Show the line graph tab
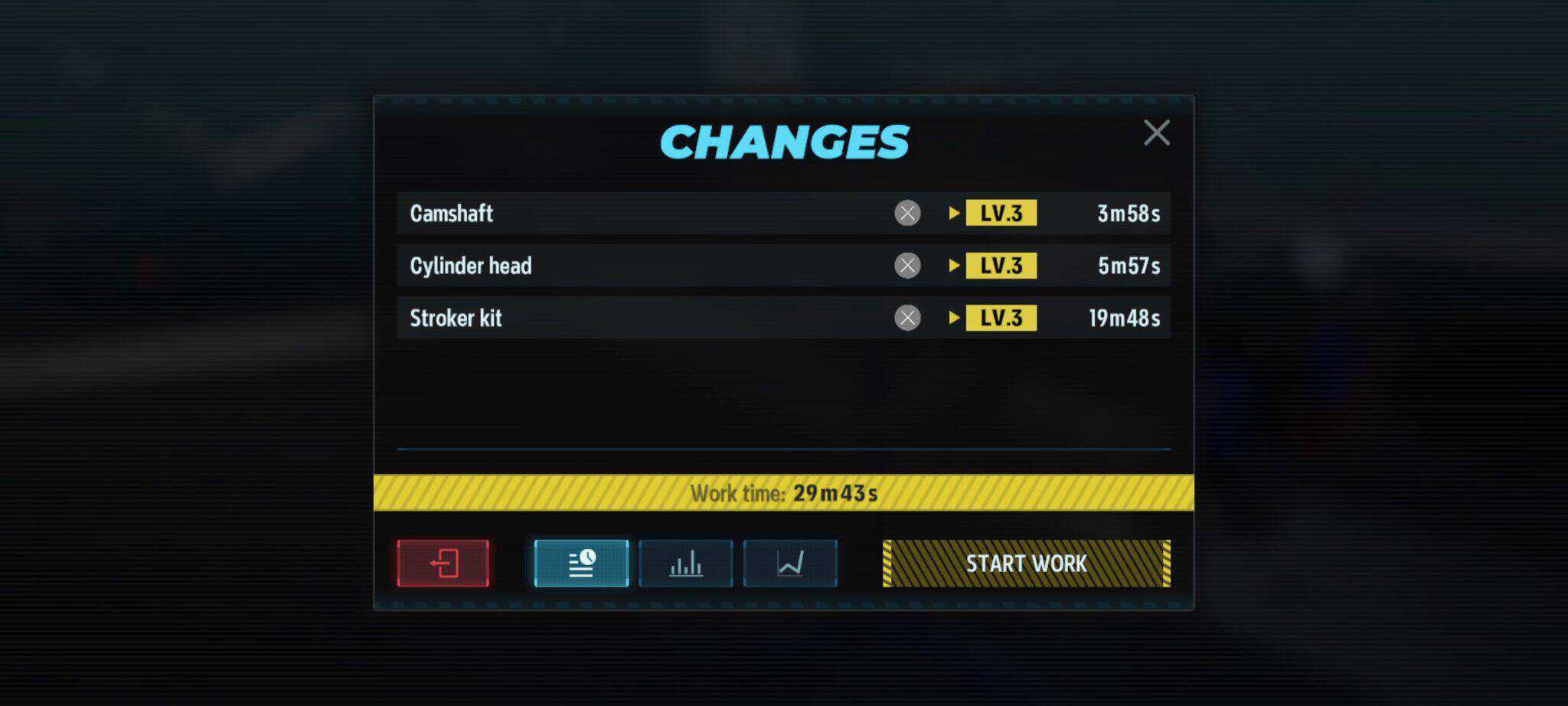The height and width of the screenshot is (706, 1568). point(789,564)
